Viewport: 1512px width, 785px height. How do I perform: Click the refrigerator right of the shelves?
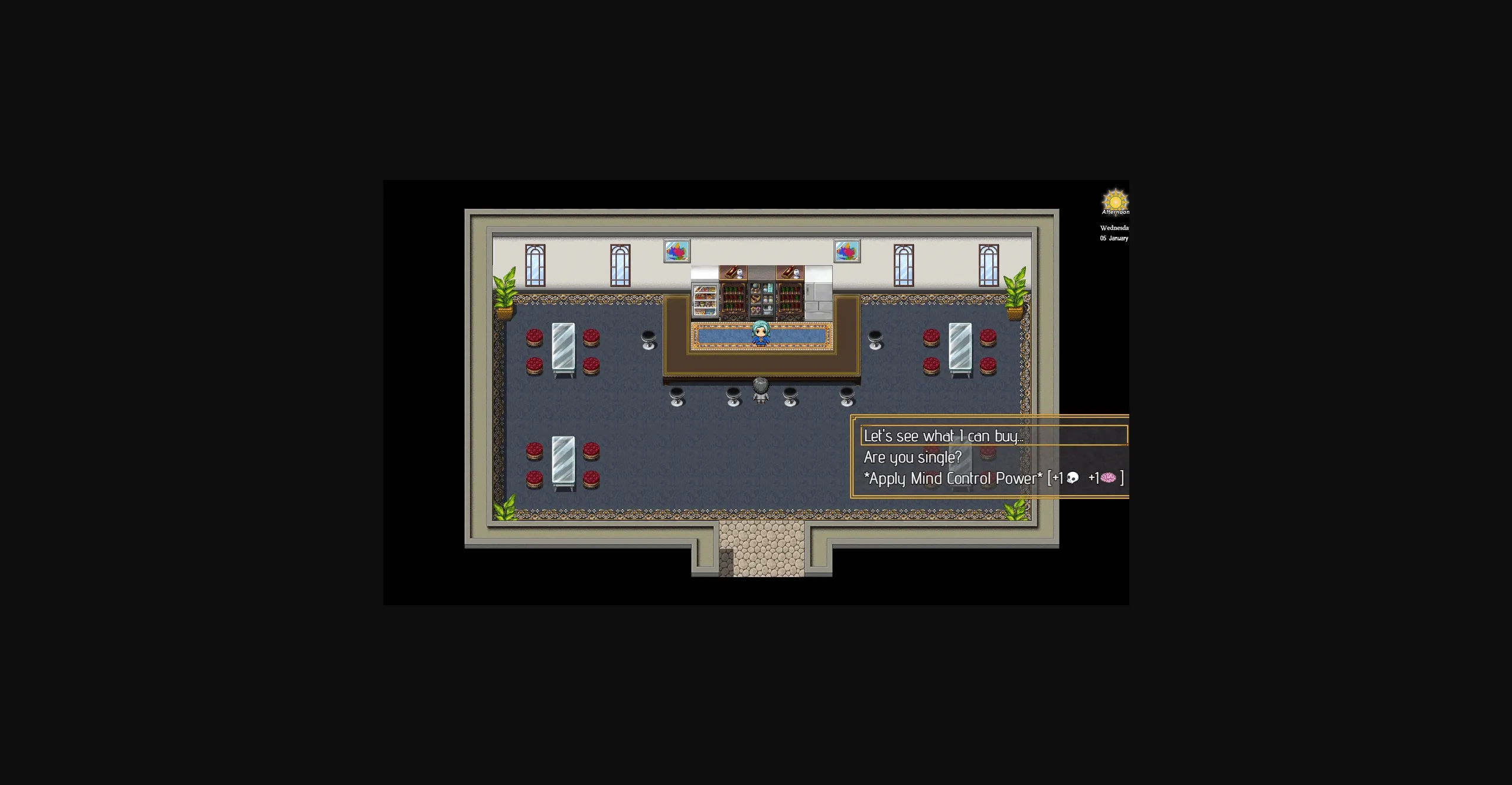(818, 295)
